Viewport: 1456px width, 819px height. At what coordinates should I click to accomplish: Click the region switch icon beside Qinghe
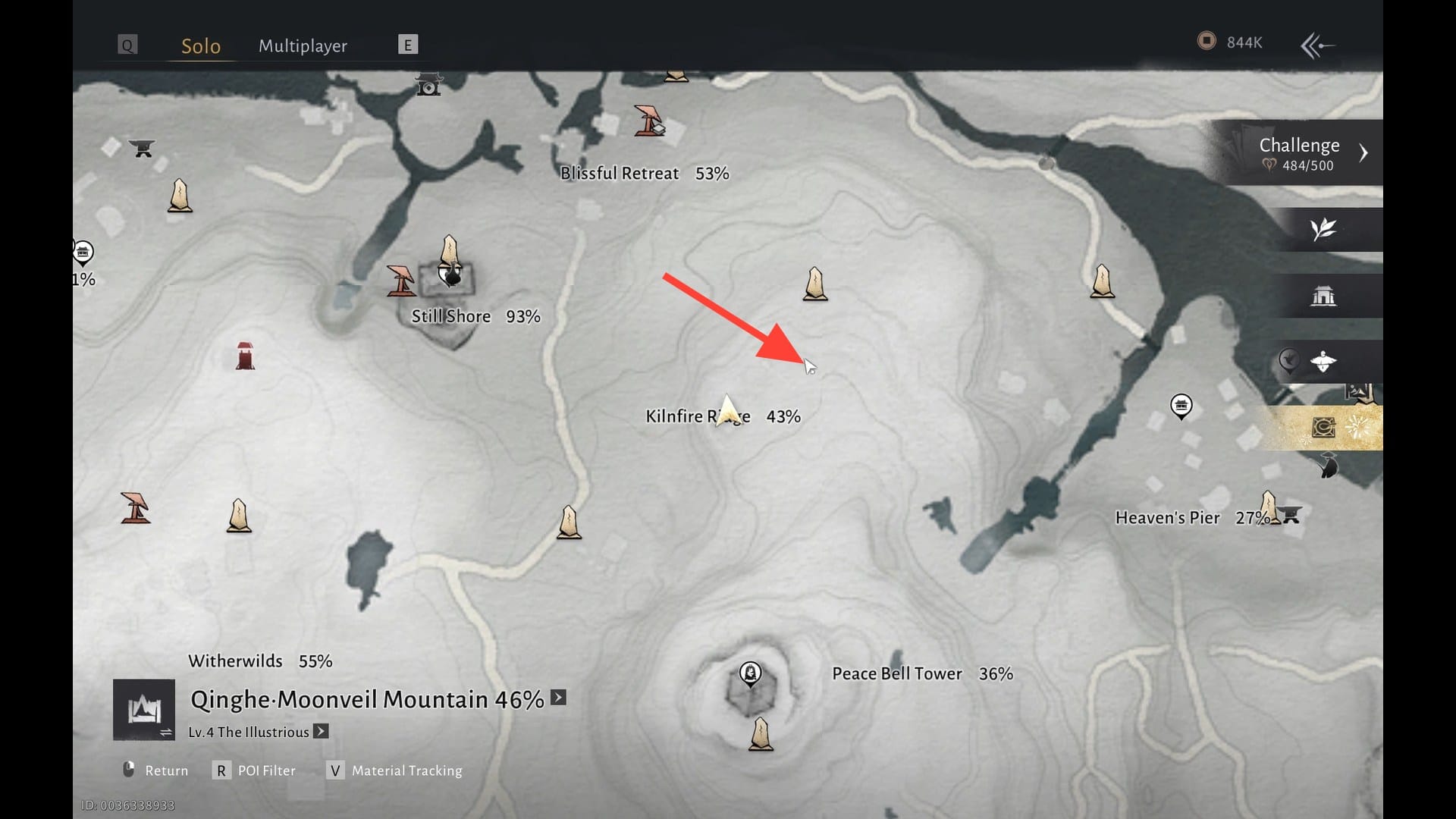pos(144,710)
